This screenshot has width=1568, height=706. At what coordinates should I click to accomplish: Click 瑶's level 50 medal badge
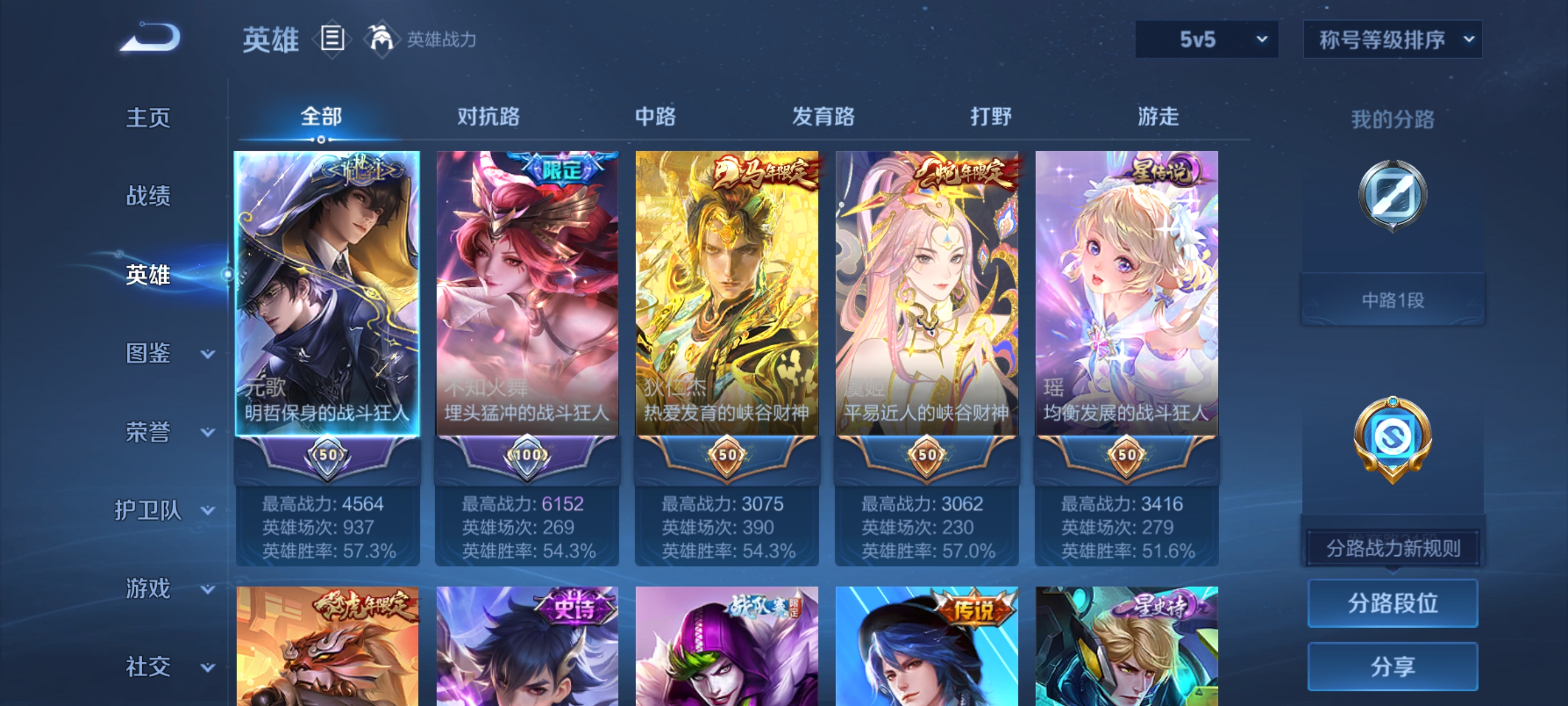click(x=1126, y=453)
